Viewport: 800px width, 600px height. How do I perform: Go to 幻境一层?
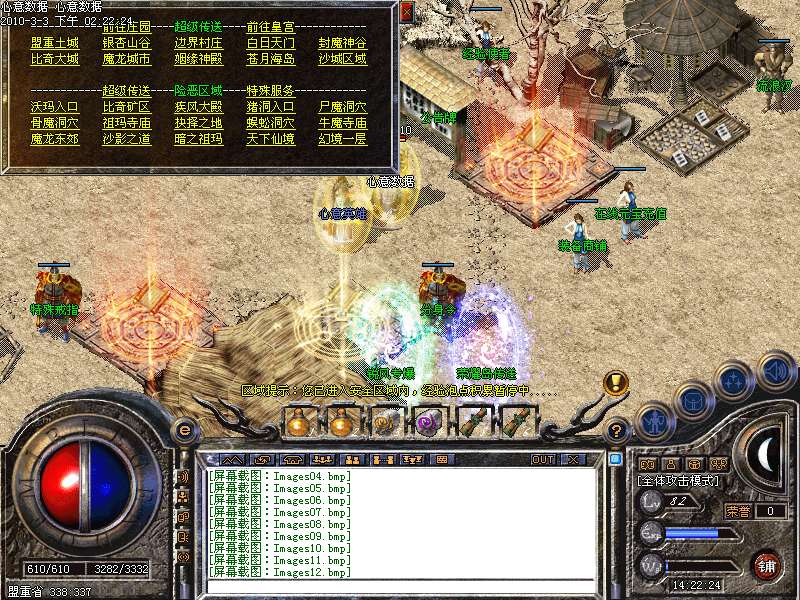[342, 138]
